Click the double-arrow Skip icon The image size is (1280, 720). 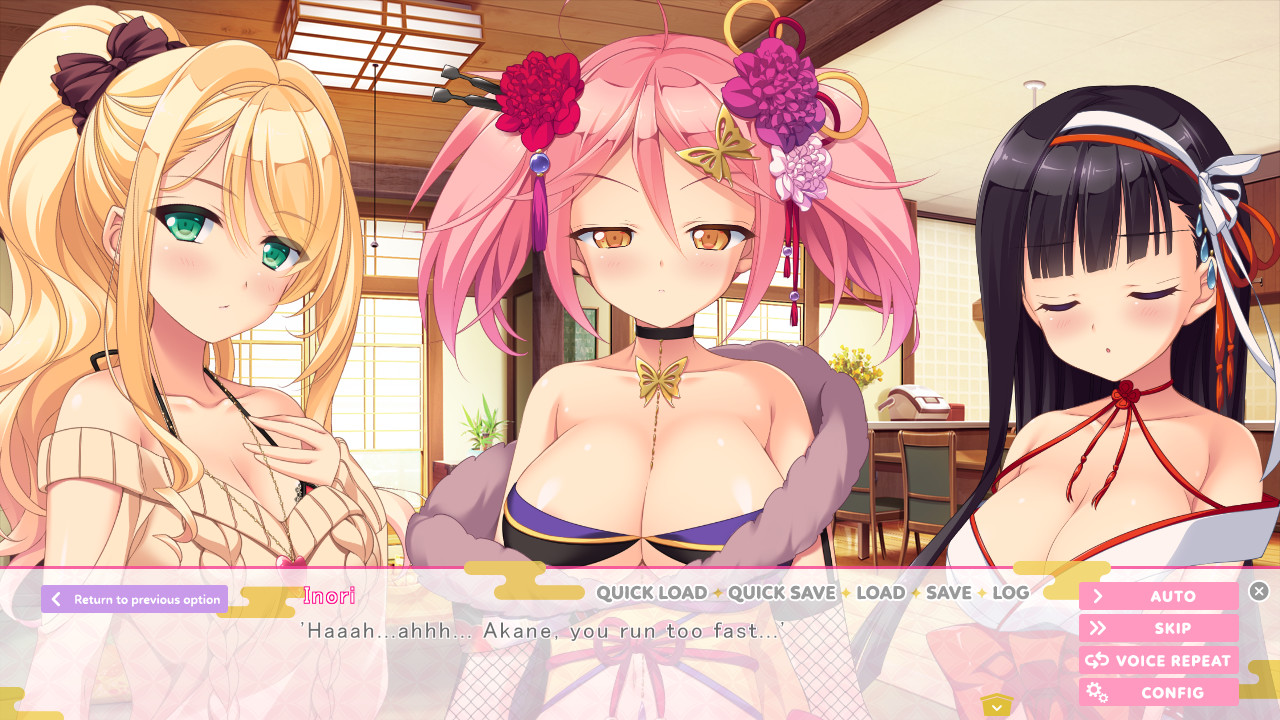click(x=1097, y=627)
